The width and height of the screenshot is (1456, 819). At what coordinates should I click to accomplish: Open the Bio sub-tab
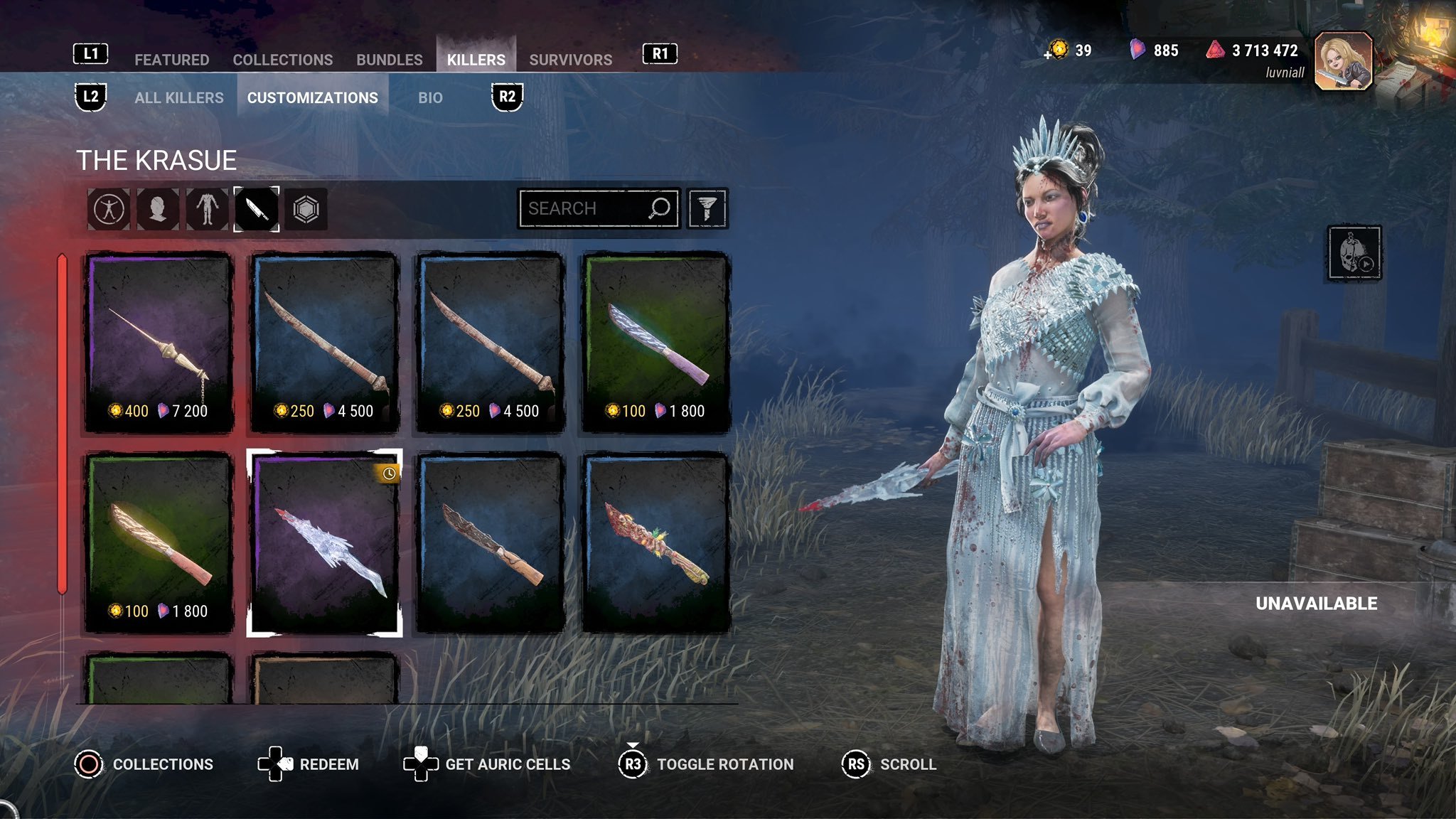click(430, 97)
